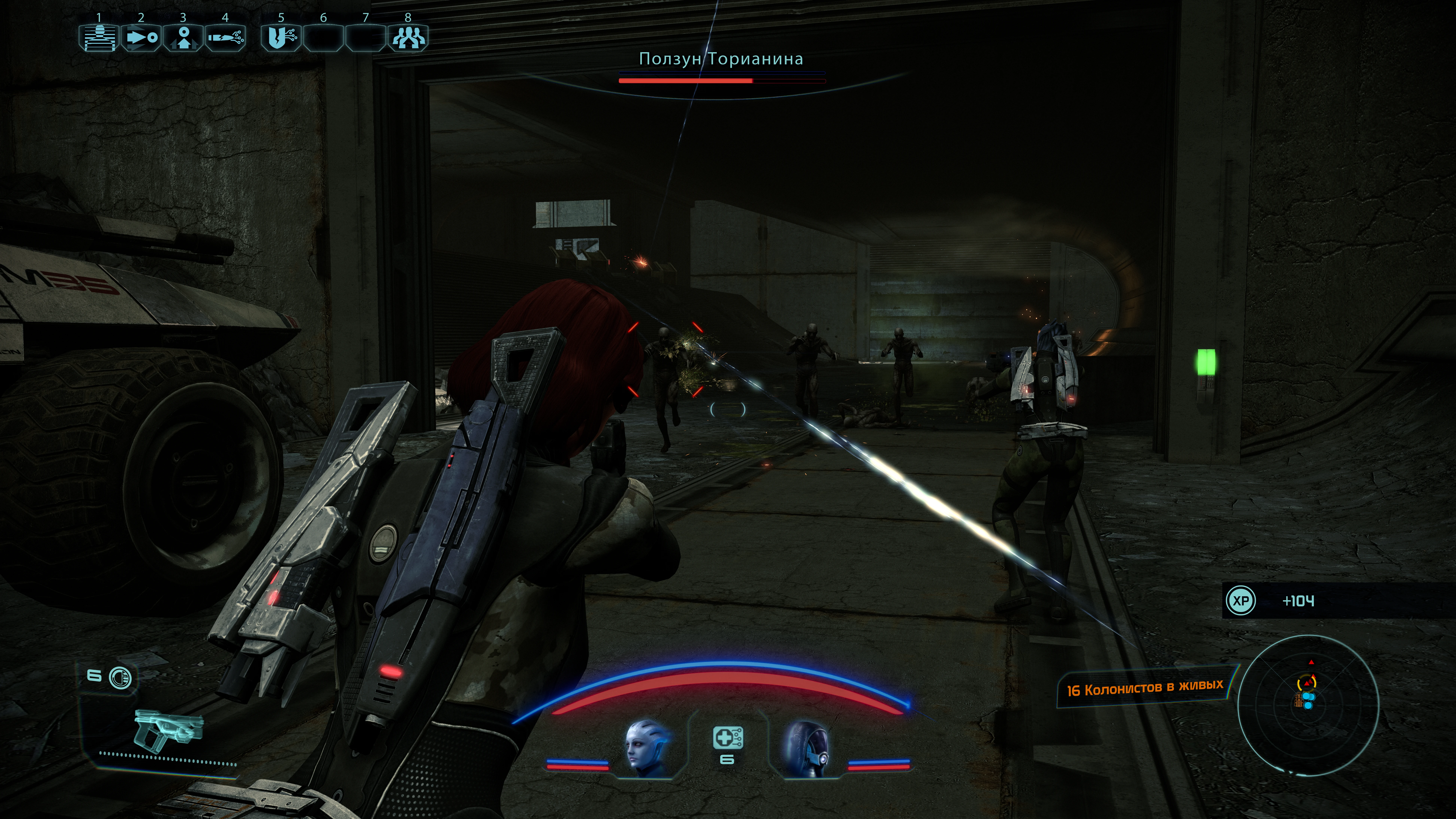Activate the three-figure squad ability icon
Screen dimensions: 1456x819
(x=407, y=38)
